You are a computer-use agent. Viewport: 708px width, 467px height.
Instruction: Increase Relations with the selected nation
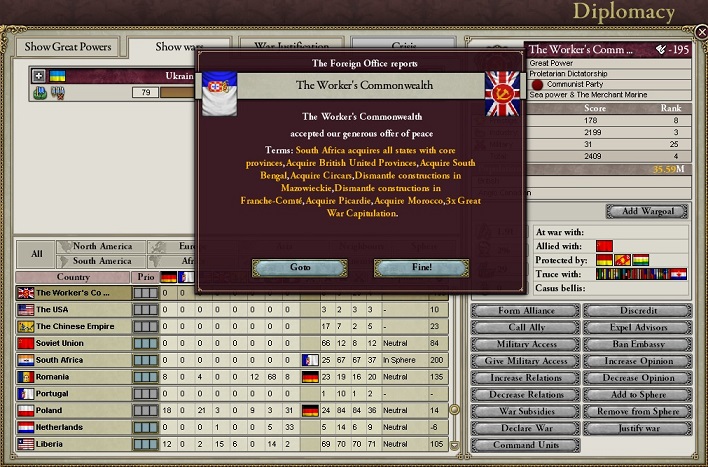click(527, 378)
